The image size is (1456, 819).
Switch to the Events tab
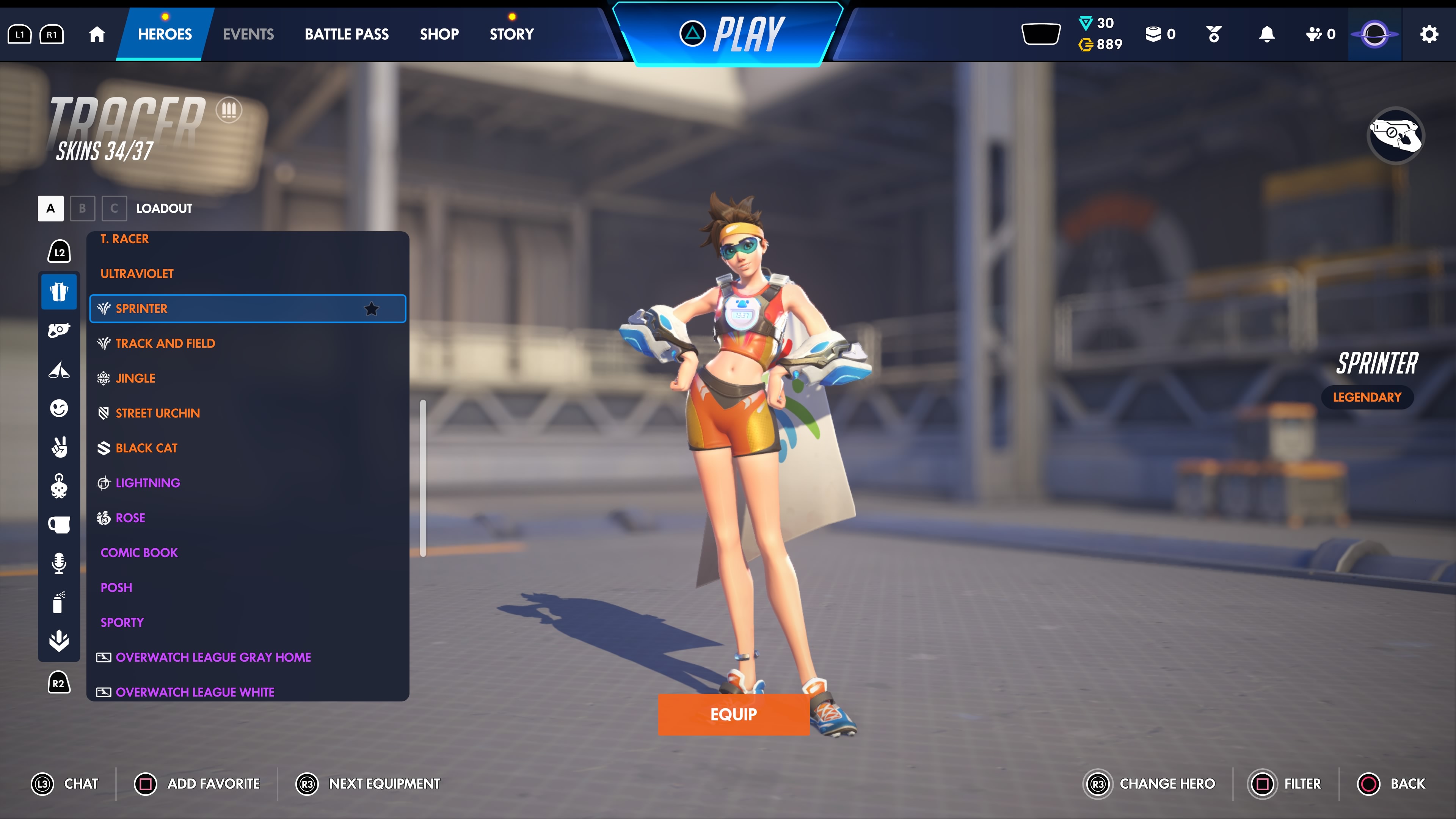tap(248, 34)
